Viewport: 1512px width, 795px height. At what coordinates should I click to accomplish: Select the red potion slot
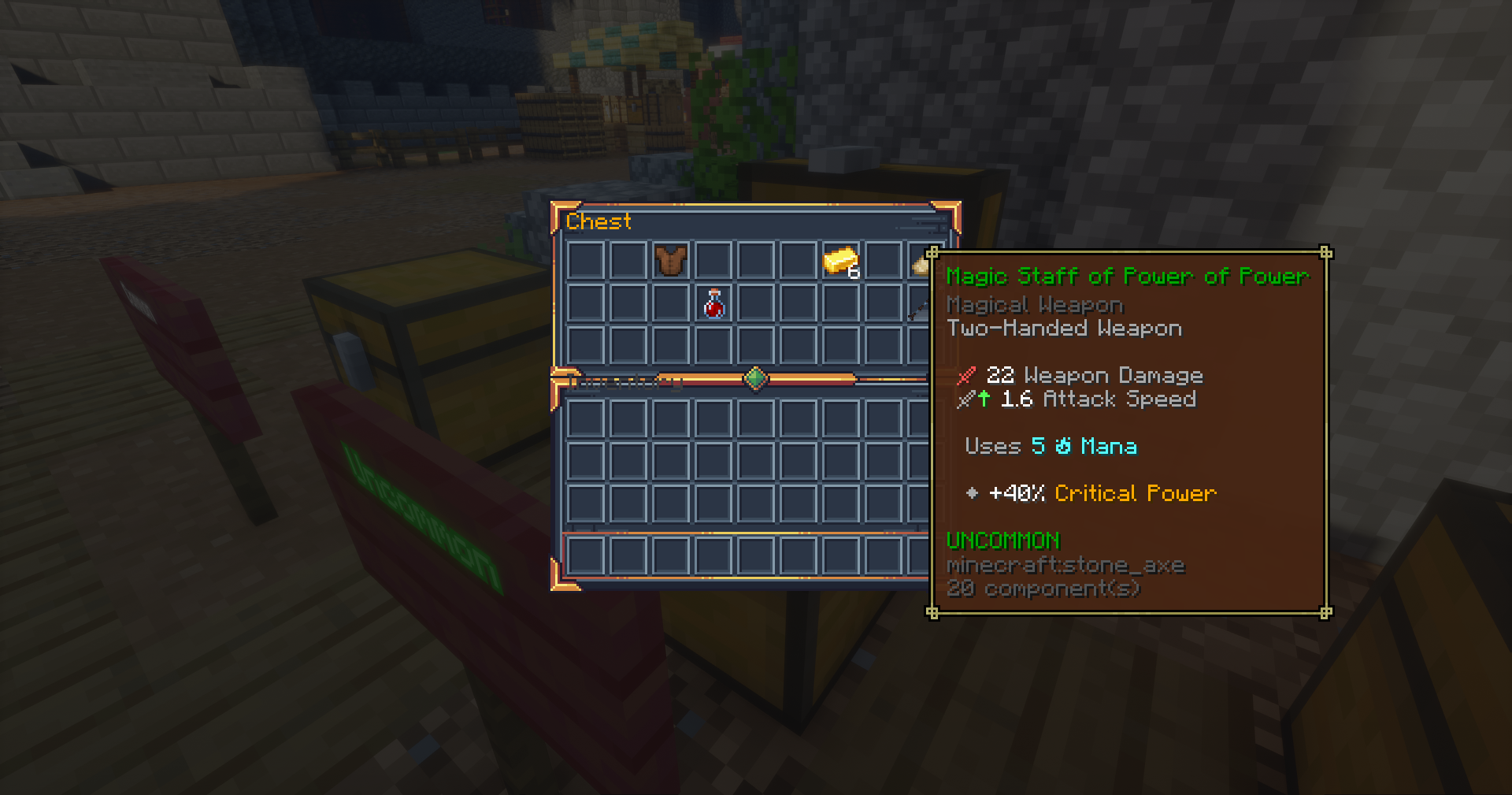coord(713,304)
